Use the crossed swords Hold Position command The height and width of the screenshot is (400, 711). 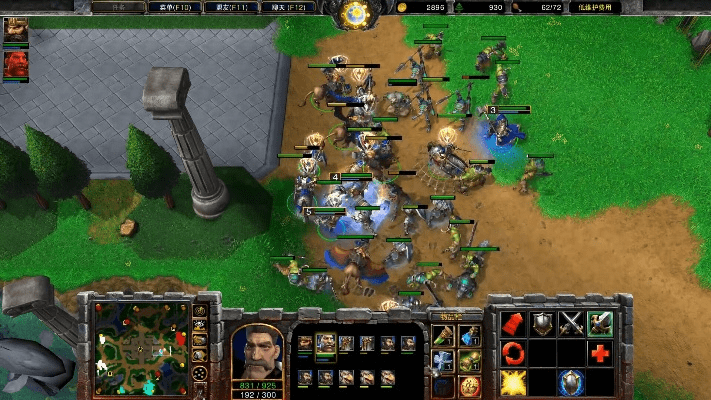coord(571,323)
